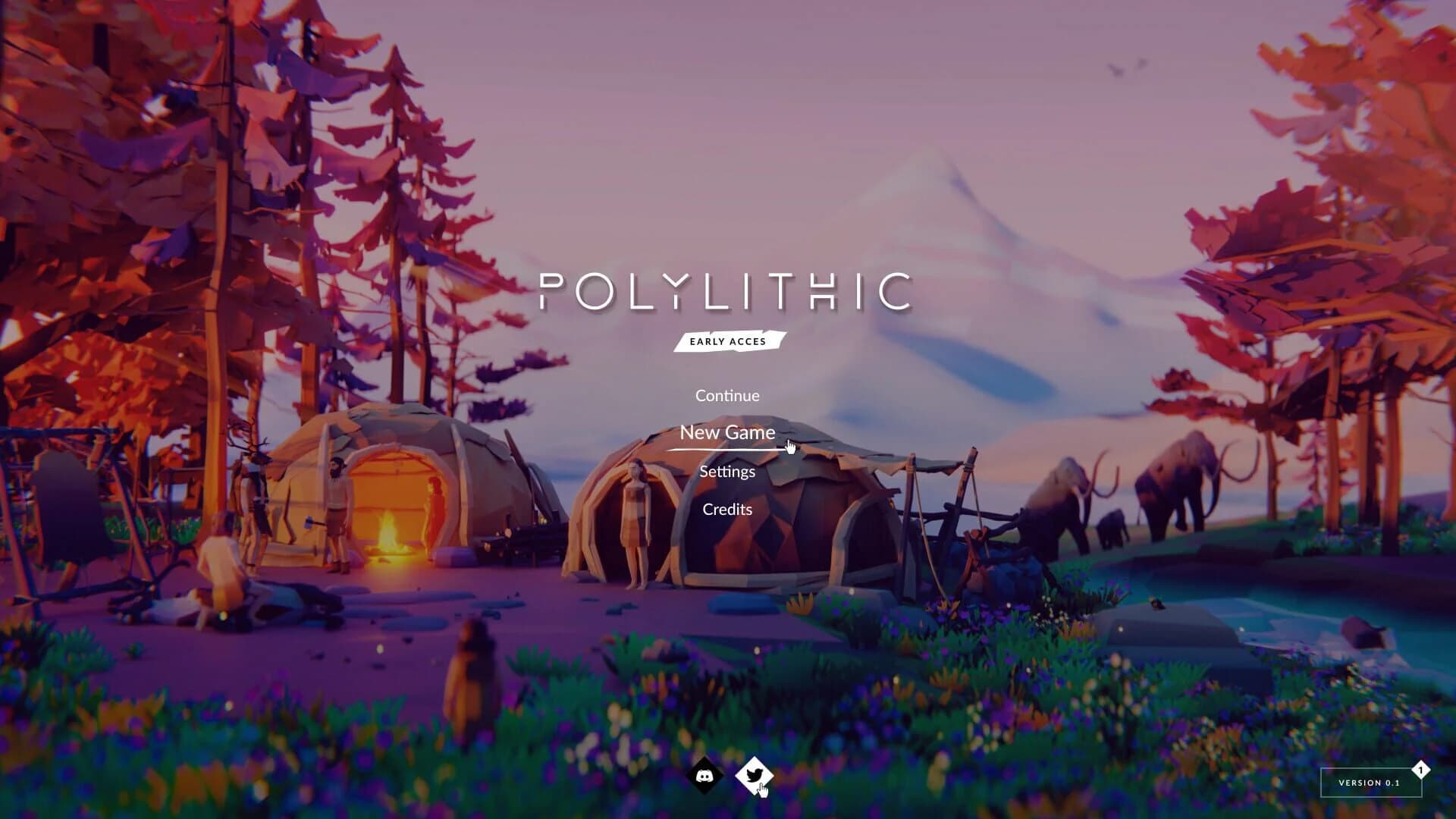
Task: Select Credits below Settings
Action: pyautogui.click(x=727, y=509)
